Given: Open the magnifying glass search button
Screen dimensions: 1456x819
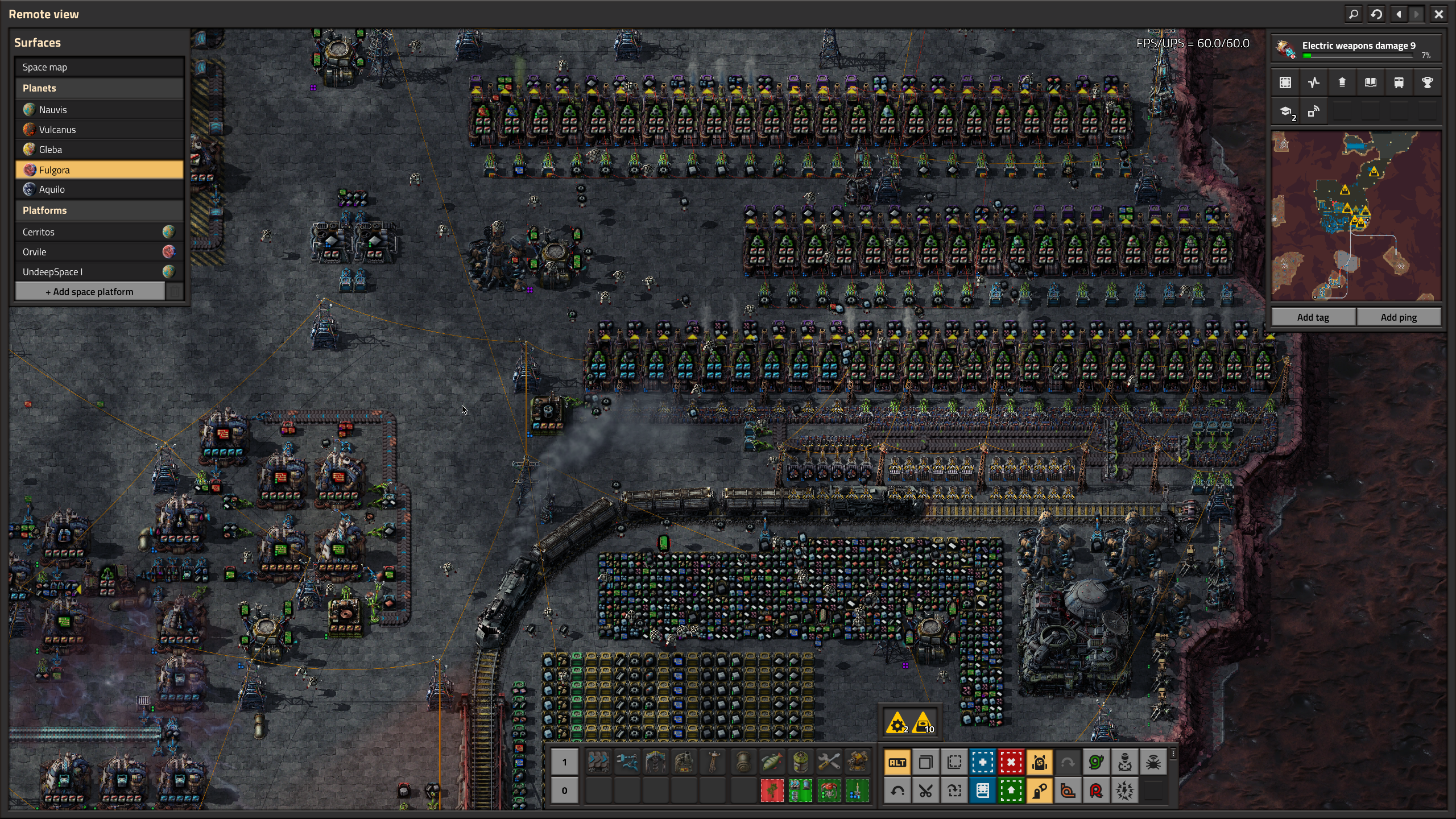Looking at the screenshot, I should coord(1354,14).
